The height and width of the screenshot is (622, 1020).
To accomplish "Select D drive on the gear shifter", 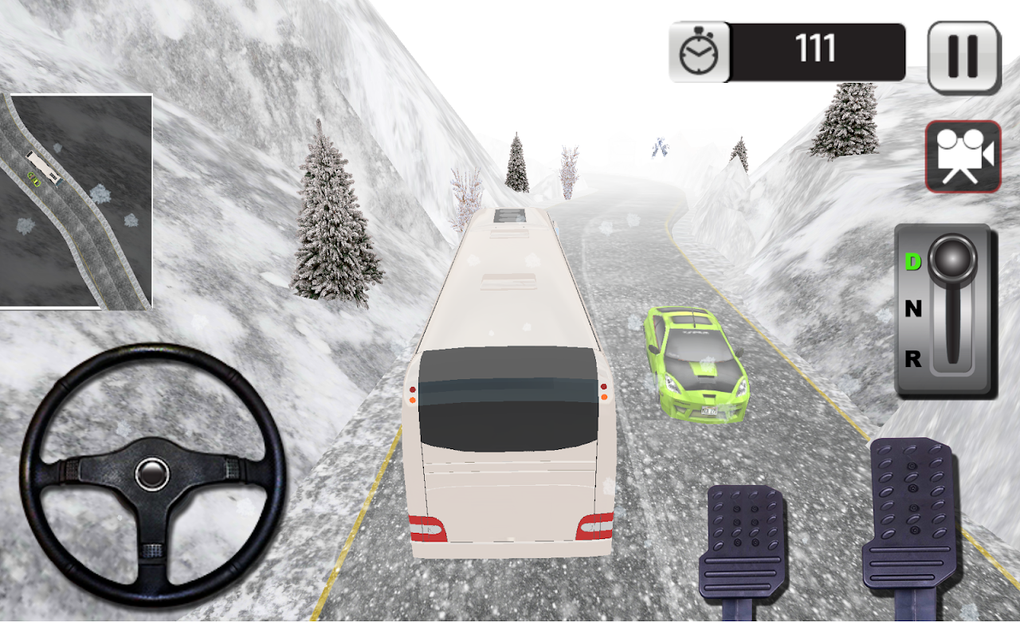I will [913, 262].
